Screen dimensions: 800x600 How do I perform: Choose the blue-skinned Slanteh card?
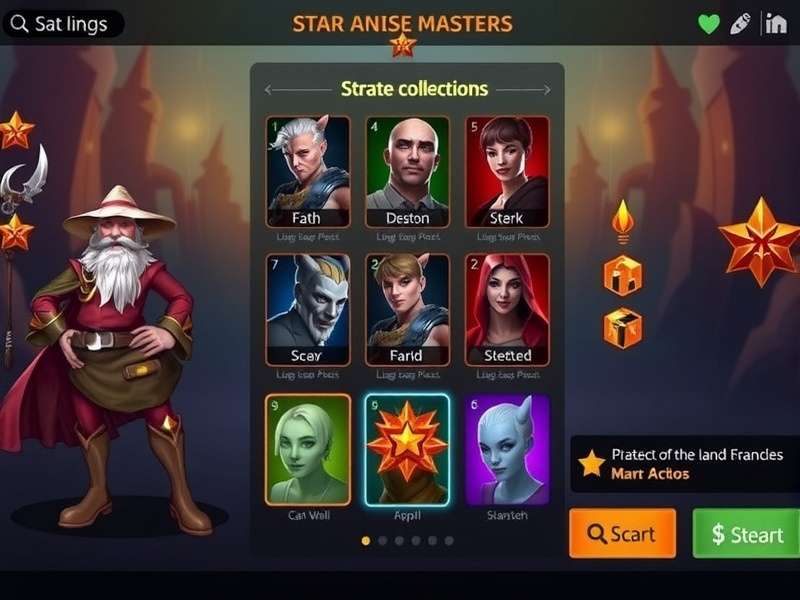(x=507, y=449)
